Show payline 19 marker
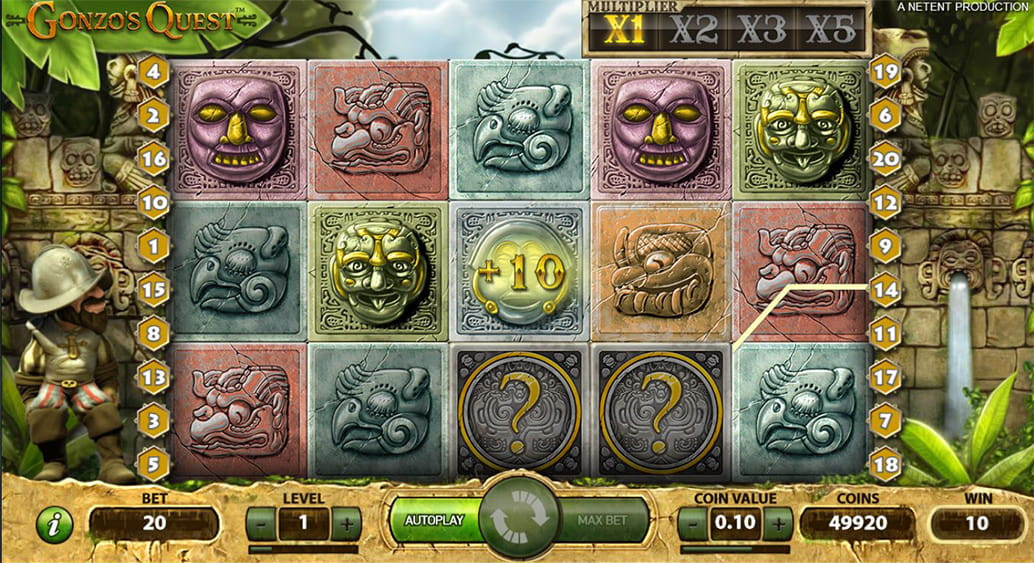The width and height of the screenshot is (1034, 563). click(886, 71)
